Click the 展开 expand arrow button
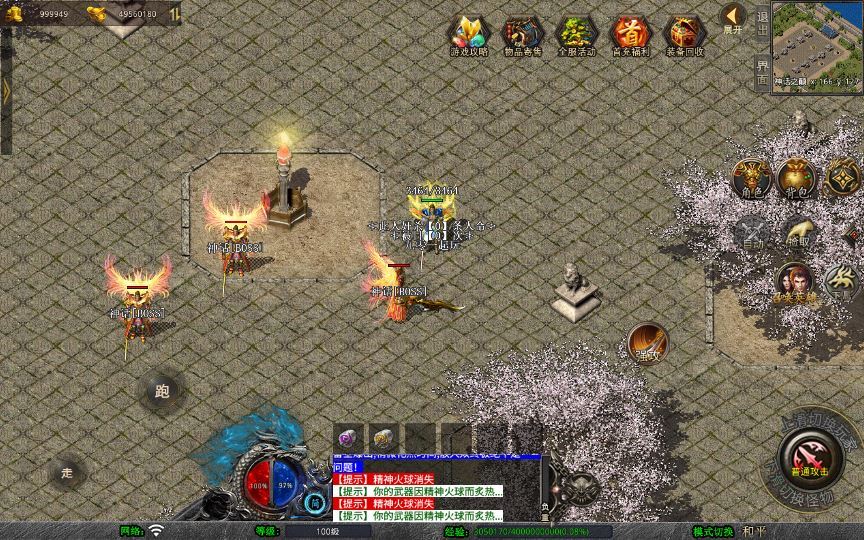The height and width of the screenshot is (540, 864). click(x=733, y=18)
